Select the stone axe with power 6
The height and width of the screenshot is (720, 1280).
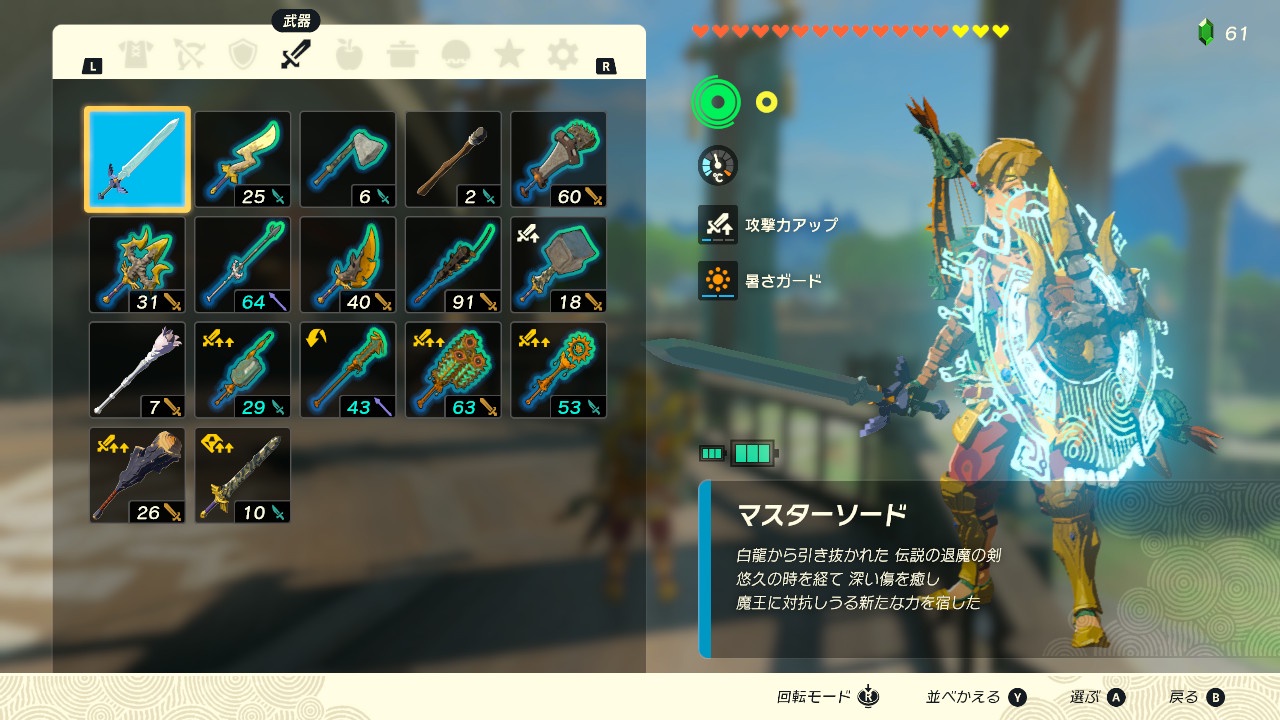coord(348,159)
